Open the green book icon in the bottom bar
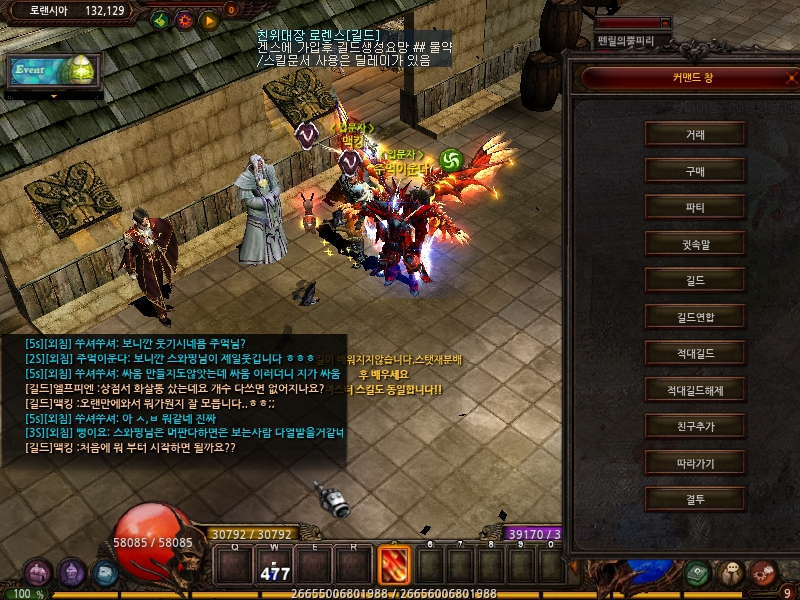 (x=699, y=573)
